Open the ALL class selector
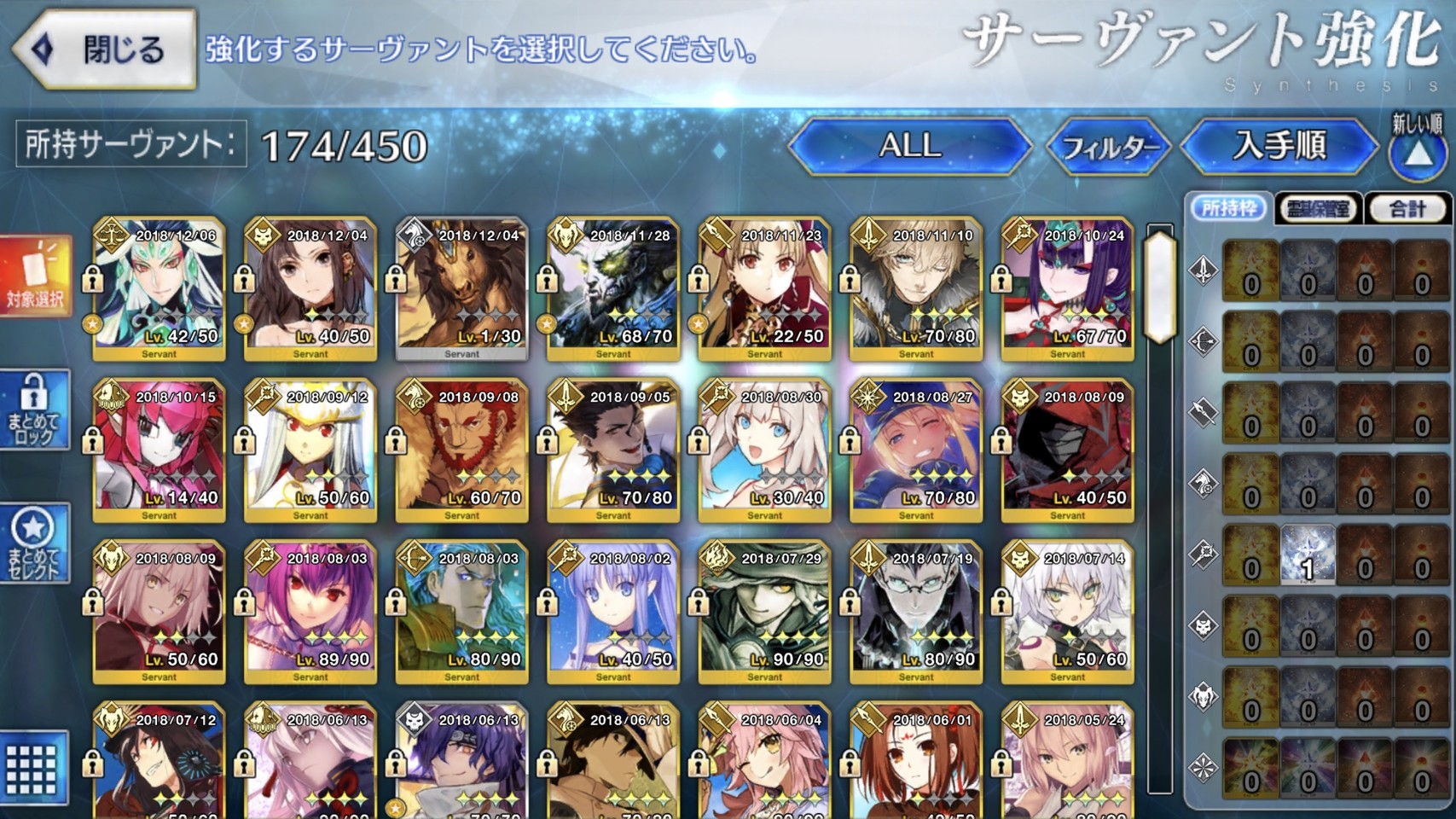 [910, 146]
